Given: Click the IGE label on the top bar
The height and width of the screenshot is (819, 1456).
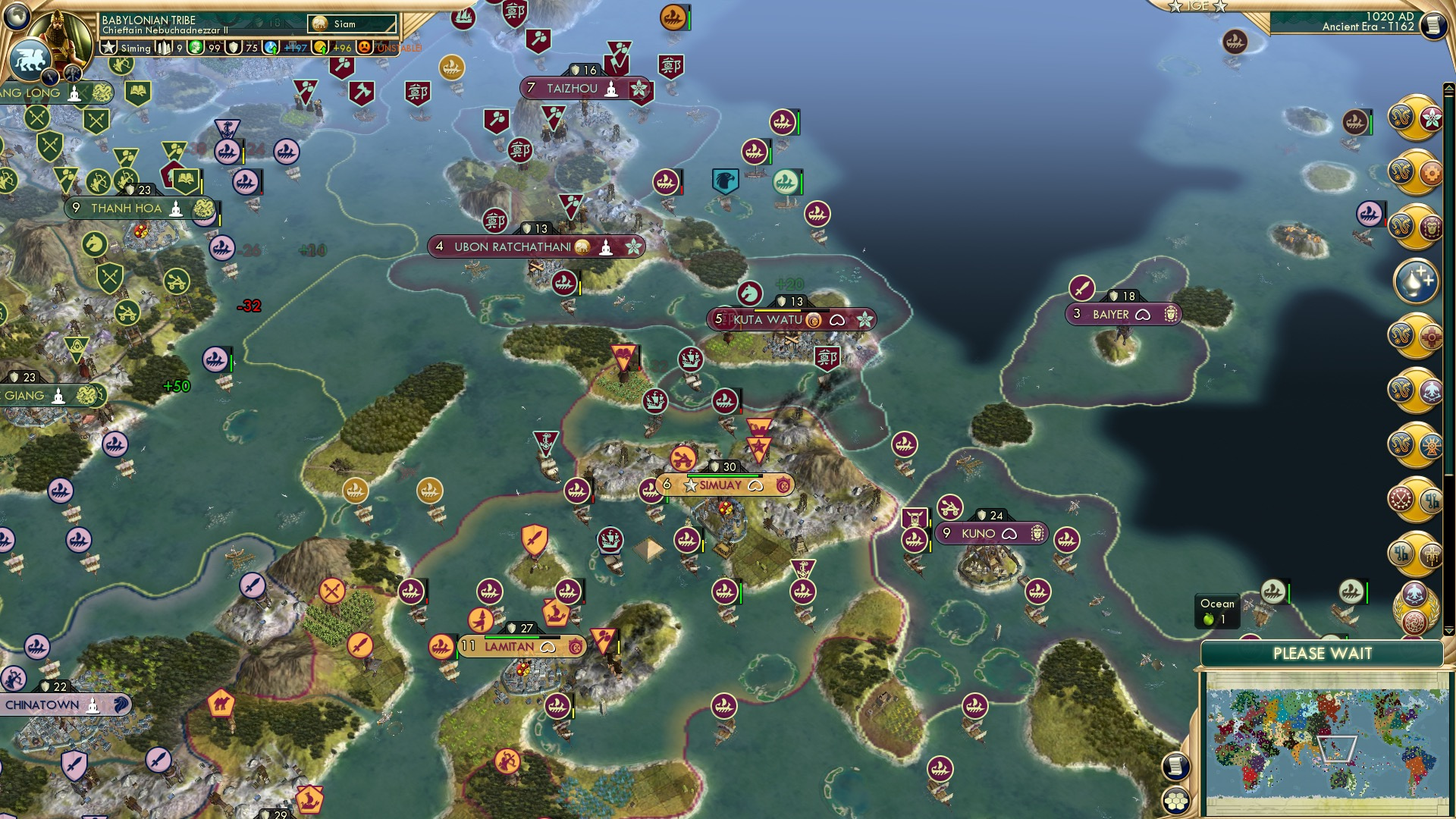Looking at the screenshot, I should (1199, 6).
